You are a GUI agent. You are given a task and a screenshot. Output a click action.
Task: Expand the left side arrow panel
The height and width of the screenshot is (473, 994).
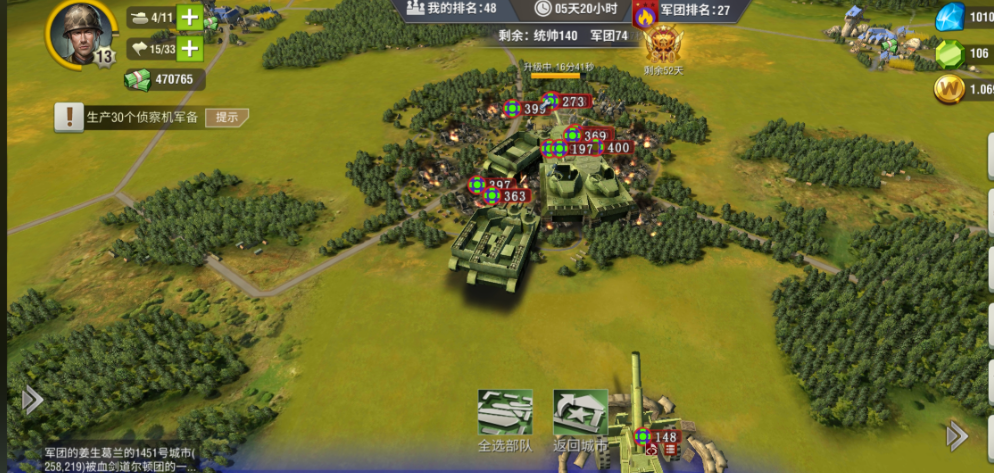31,400
